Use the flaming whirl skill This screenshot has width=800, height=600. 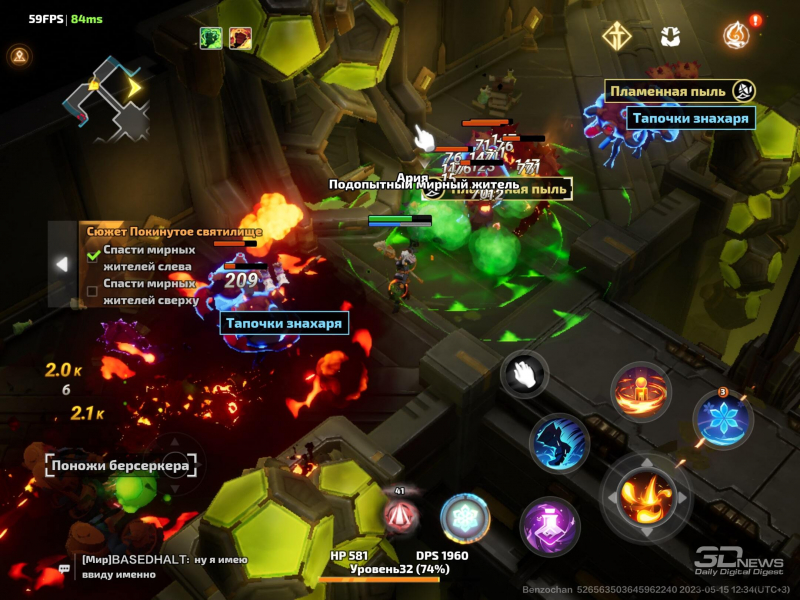coord(640,391)
